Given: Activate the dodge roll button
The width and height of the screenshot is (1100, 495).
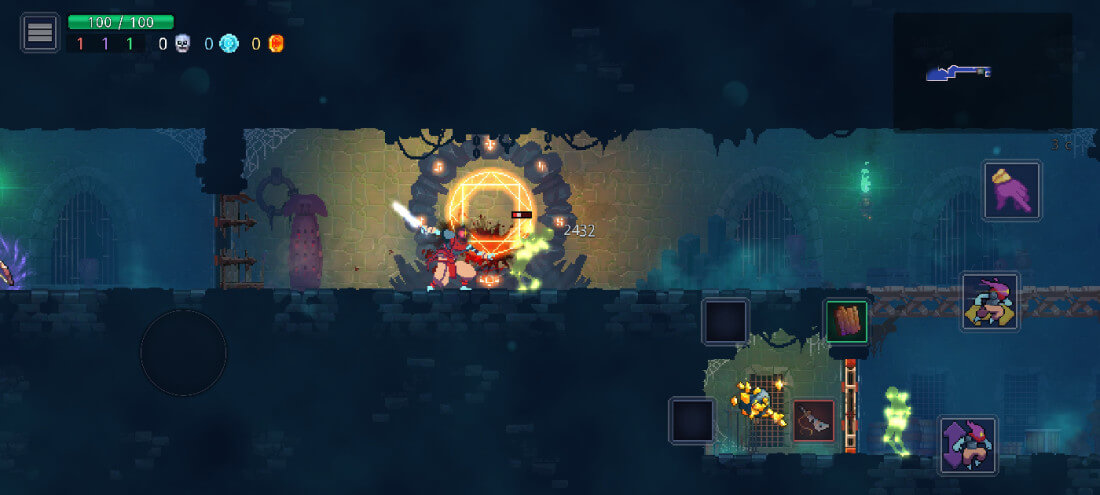Looking at the screenshot, I should 990,301.
